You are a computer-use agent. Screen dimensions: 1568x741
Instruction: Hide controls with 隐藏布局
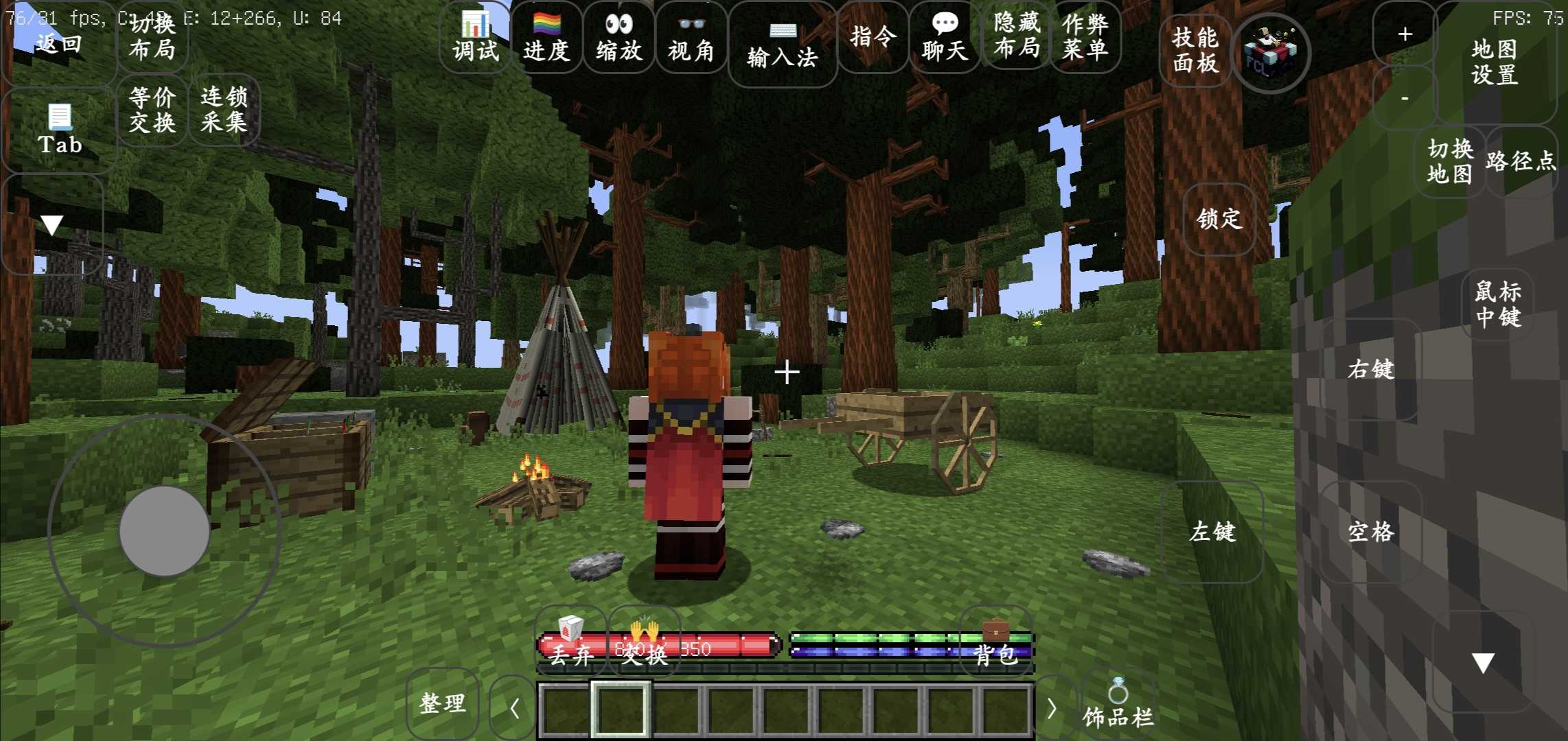(1017, 35)
